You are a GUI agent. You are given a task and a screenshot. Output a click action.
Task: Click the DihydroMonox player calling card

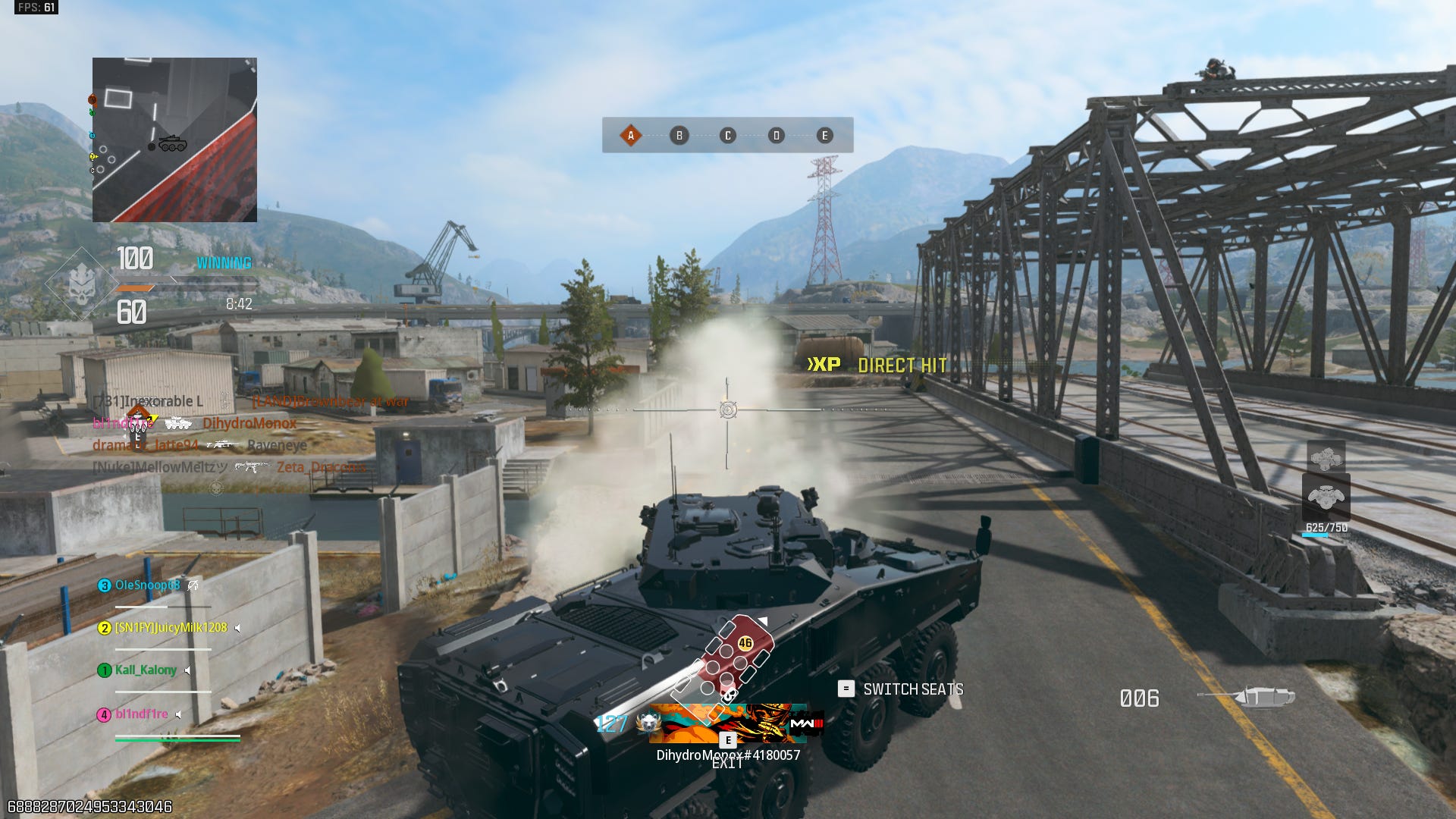(x=728, y=724)
